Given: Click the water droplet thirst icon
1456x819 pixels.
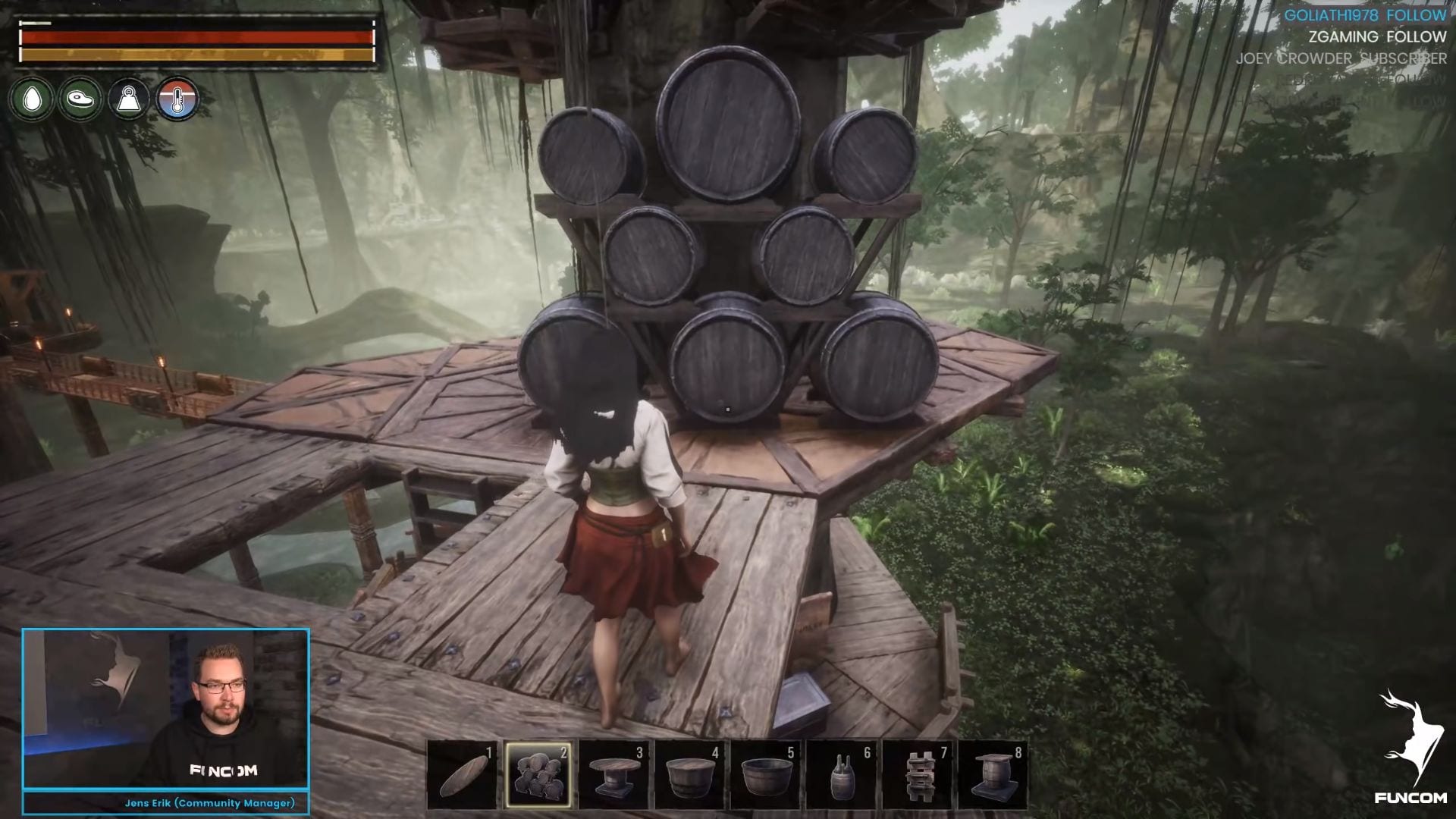Looking at the screenshot, I should pyautogui.click(x=32, y=99).
